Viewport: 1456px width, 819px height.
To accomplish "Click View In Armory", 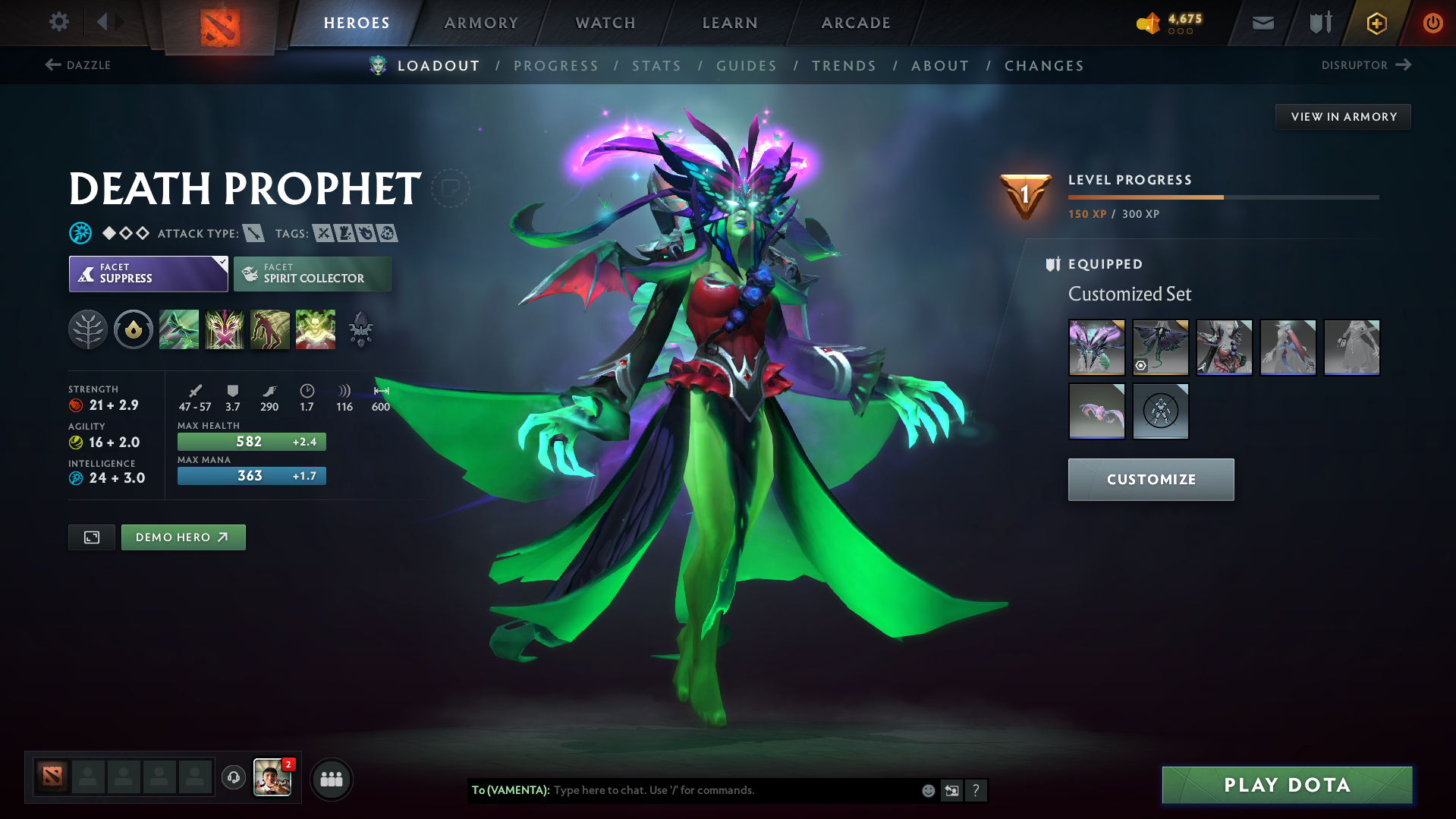I will (1343, 116).
